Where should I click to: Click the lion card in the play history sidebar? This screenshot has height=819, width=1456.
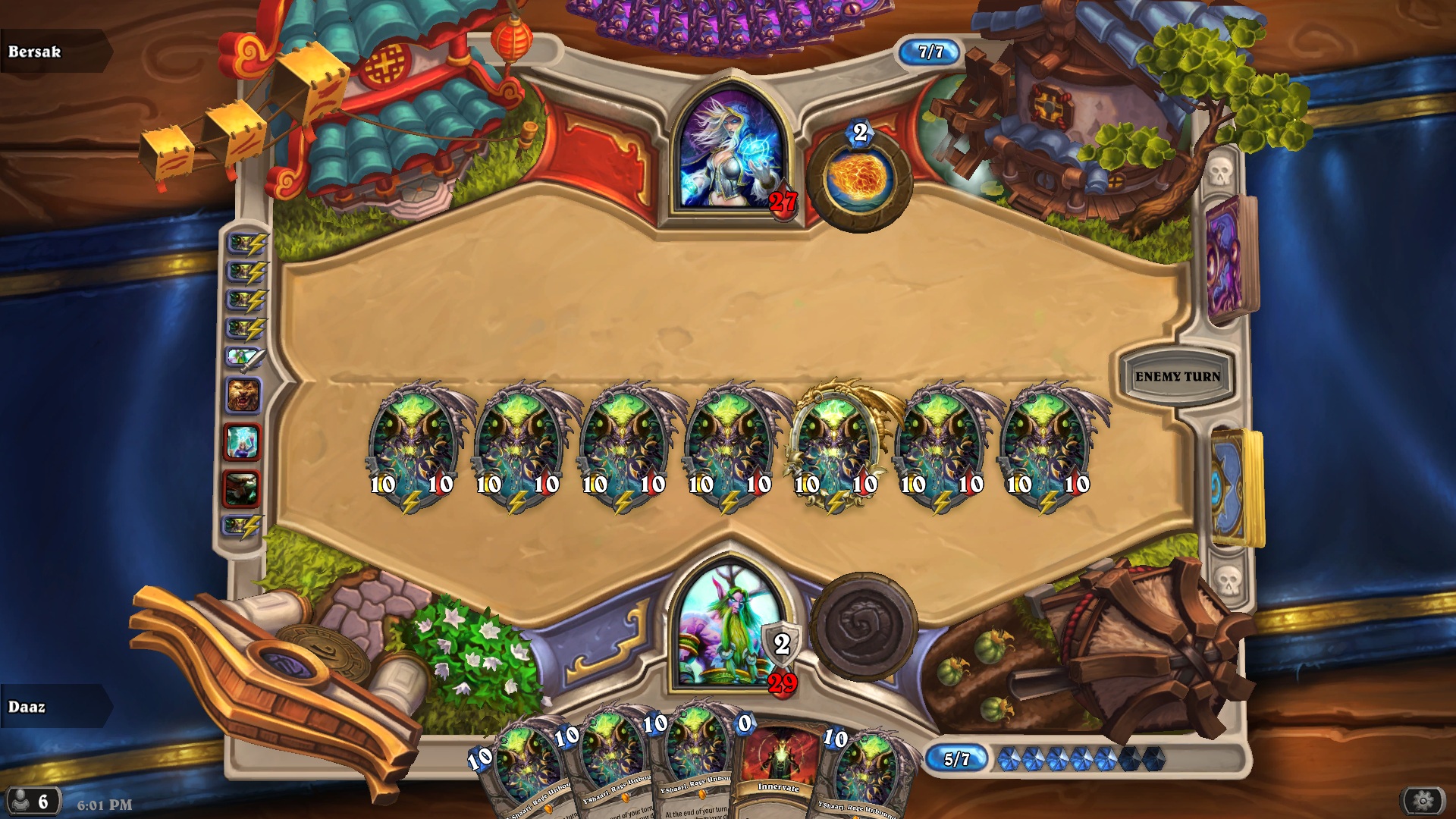tap(244, 394)
